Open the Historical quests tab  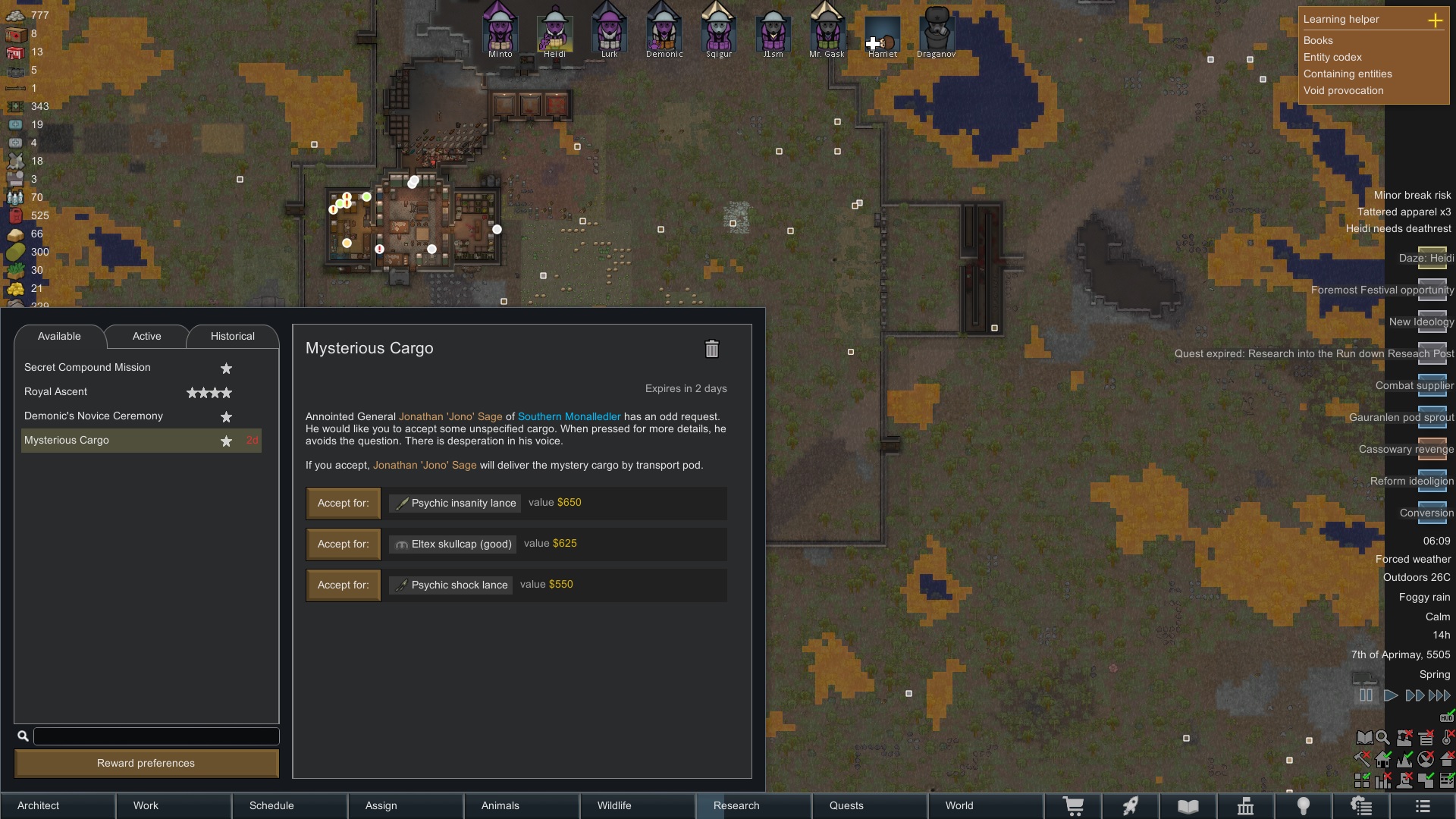[232, 336]
